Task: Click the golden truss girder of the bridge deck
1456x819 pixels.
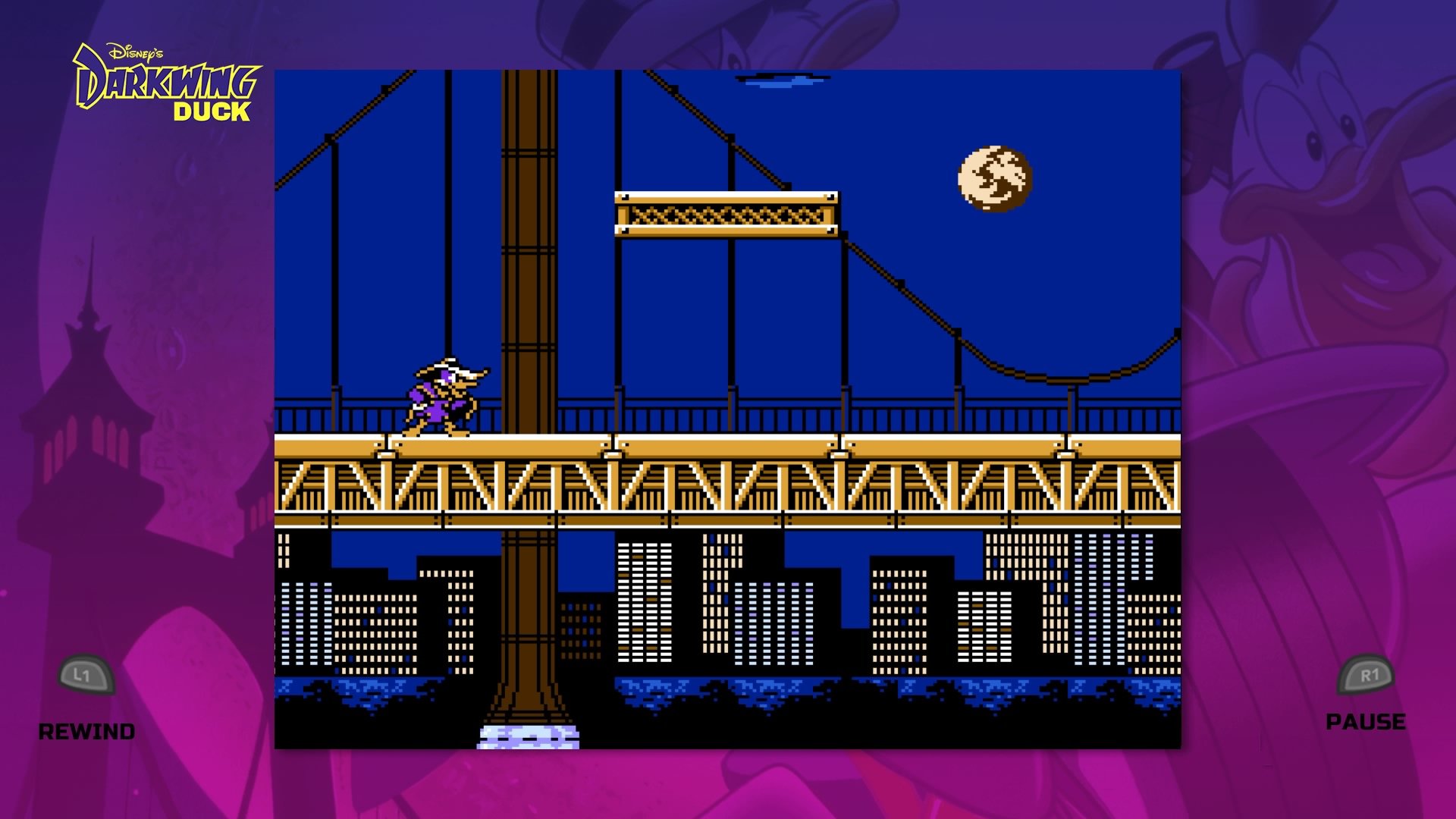Action: coord(728,485)
